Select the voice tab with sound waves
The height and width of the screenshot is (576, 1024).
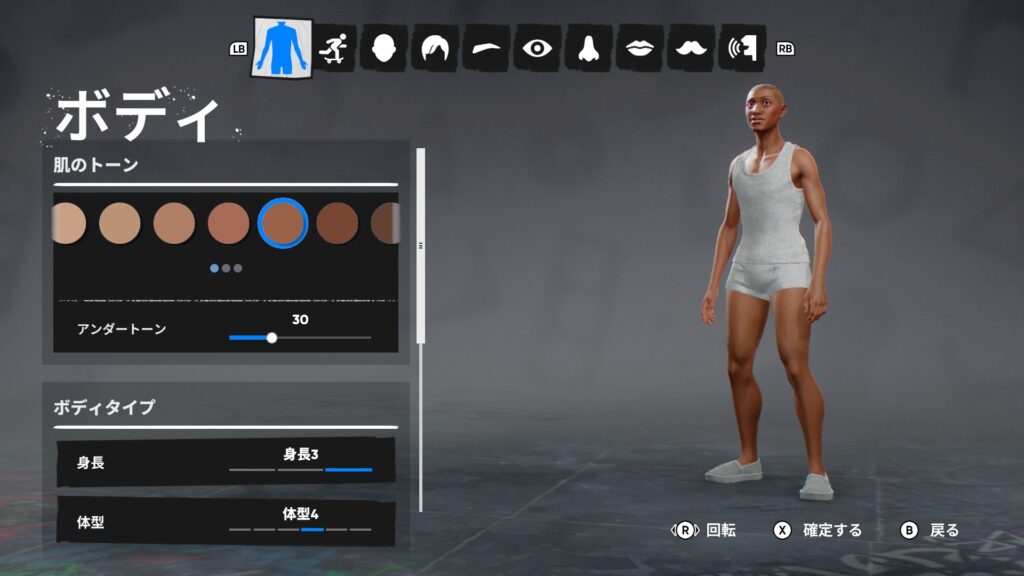(744, 47)
